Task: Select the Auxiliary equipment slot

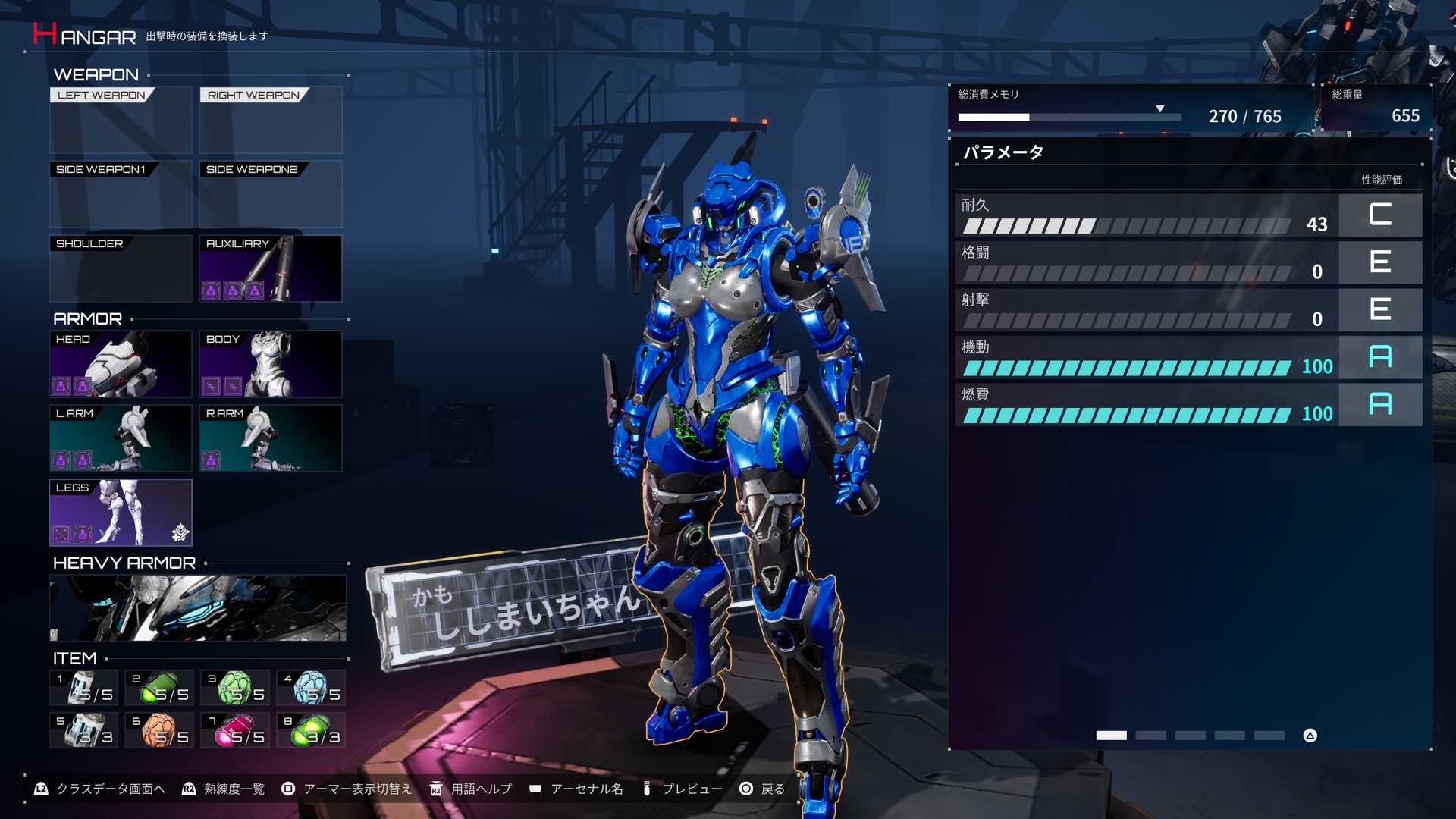Action: tap(271, 268)
